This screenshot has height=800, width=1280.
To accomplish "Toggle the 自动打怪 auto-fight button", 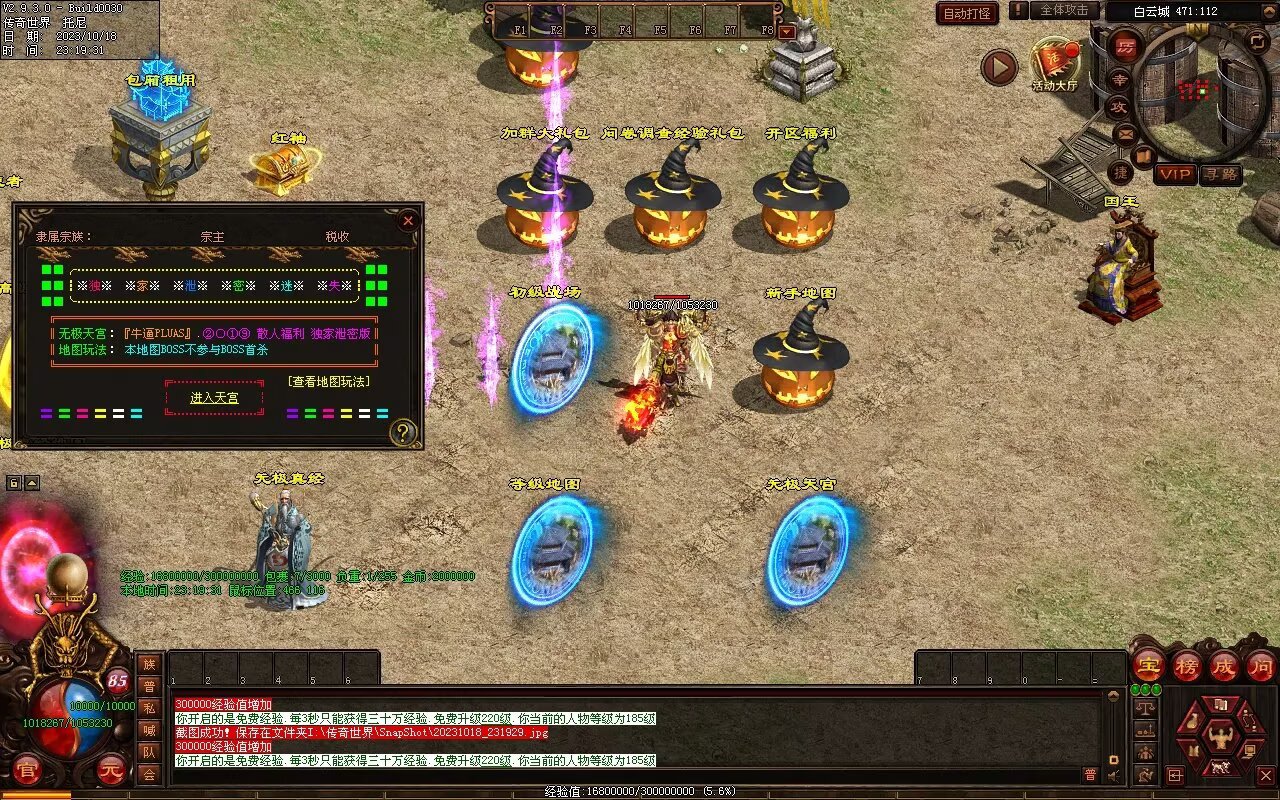I will 968,13.
